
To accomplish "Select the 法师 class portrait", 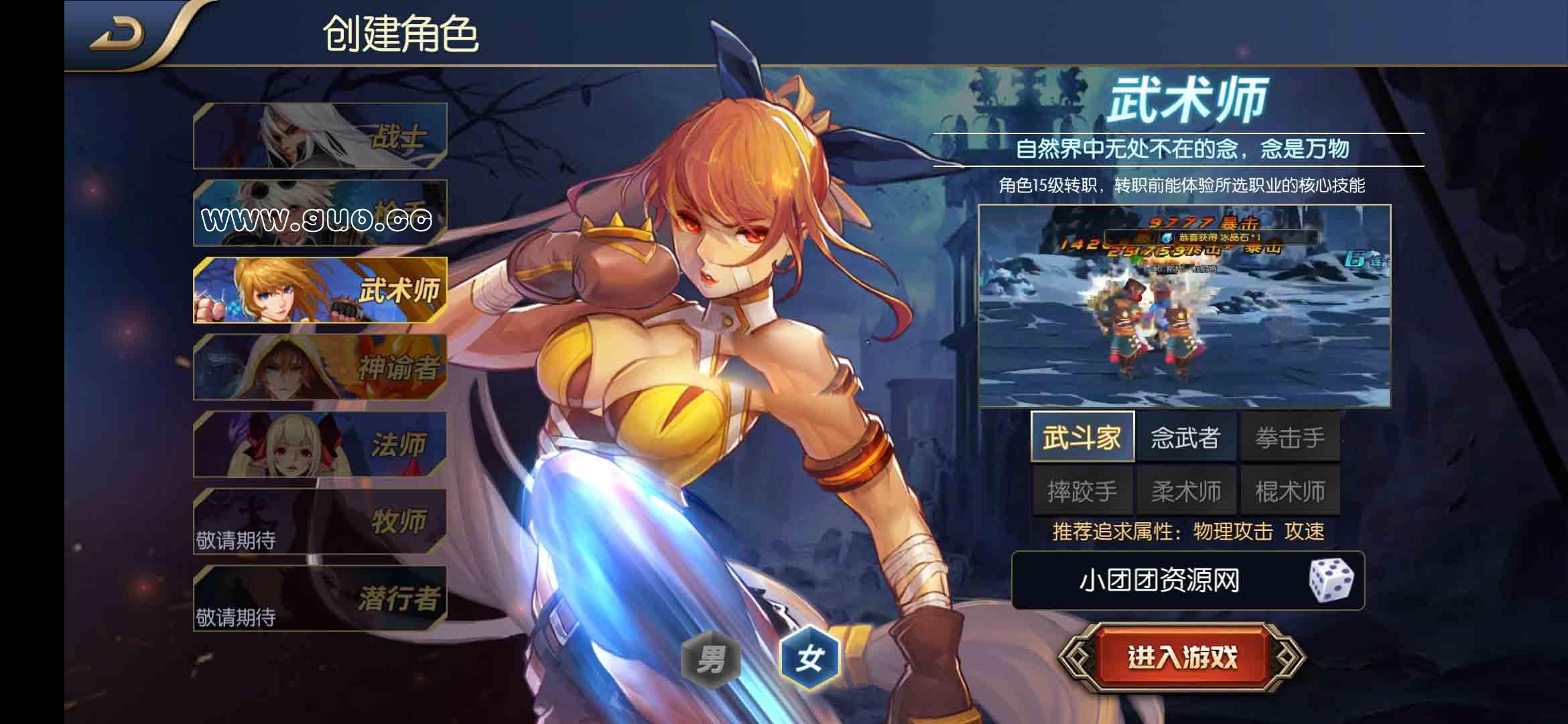I will point(318,444).
